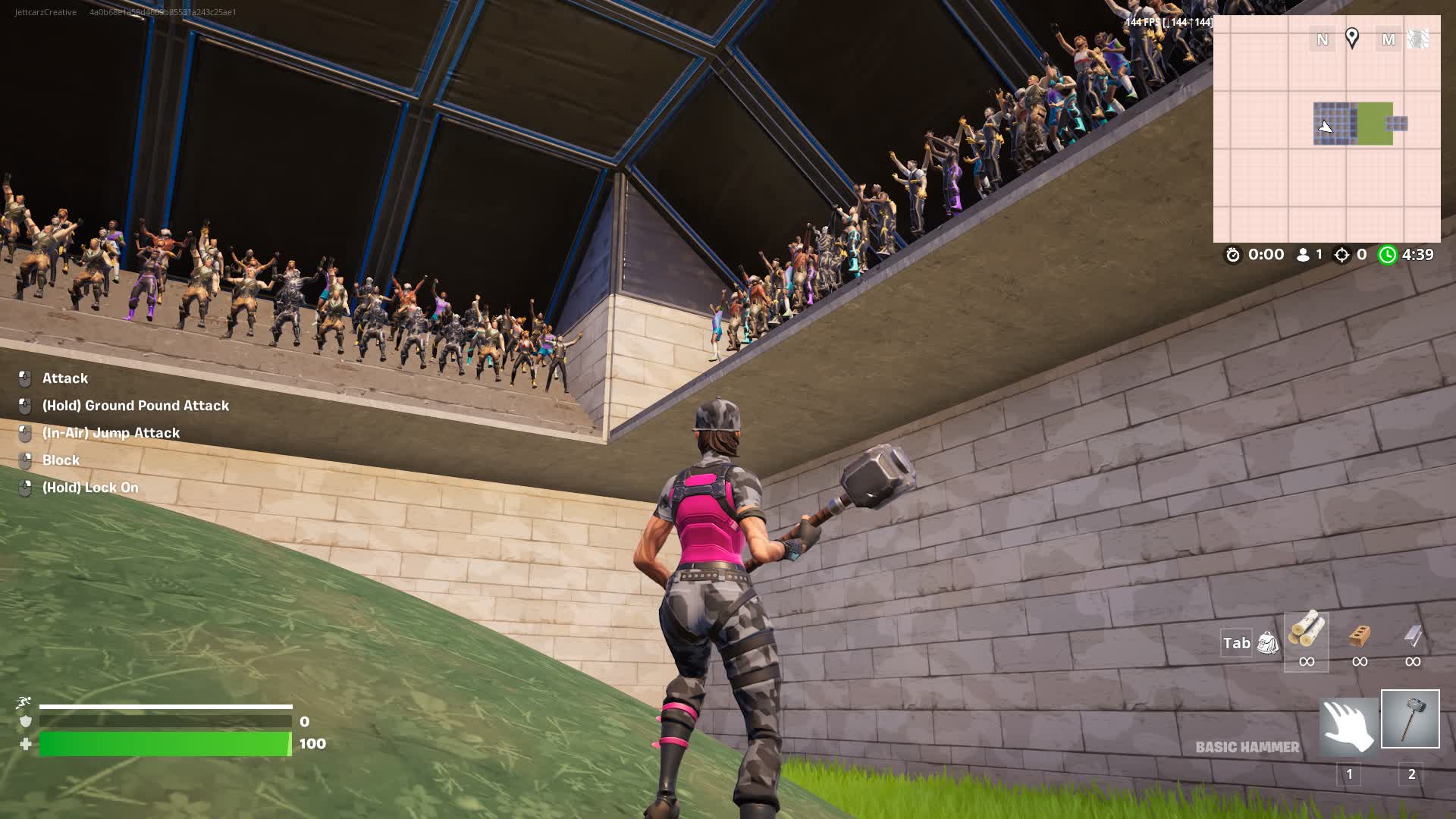The height and width of the screenshot is (819, 1456).
Task: Toggle the M marker on the minimap
Action: point(1389,39)
